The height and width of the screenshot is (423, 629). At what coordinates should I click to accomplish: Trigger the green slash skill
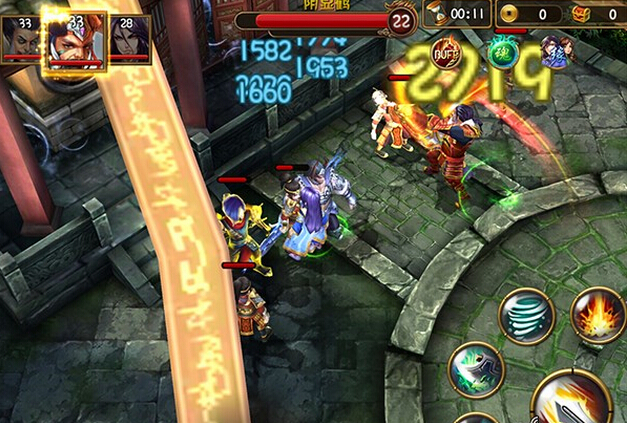476,369
